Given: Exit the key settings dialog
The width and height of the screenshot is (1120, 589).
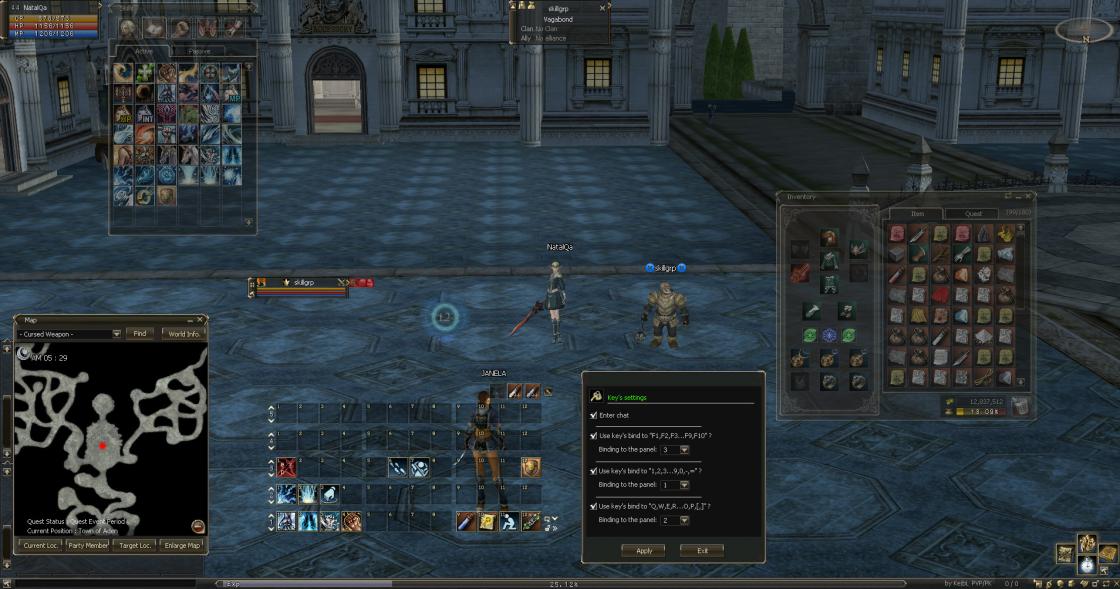Looking at the screenshot, I should point(702,550).
